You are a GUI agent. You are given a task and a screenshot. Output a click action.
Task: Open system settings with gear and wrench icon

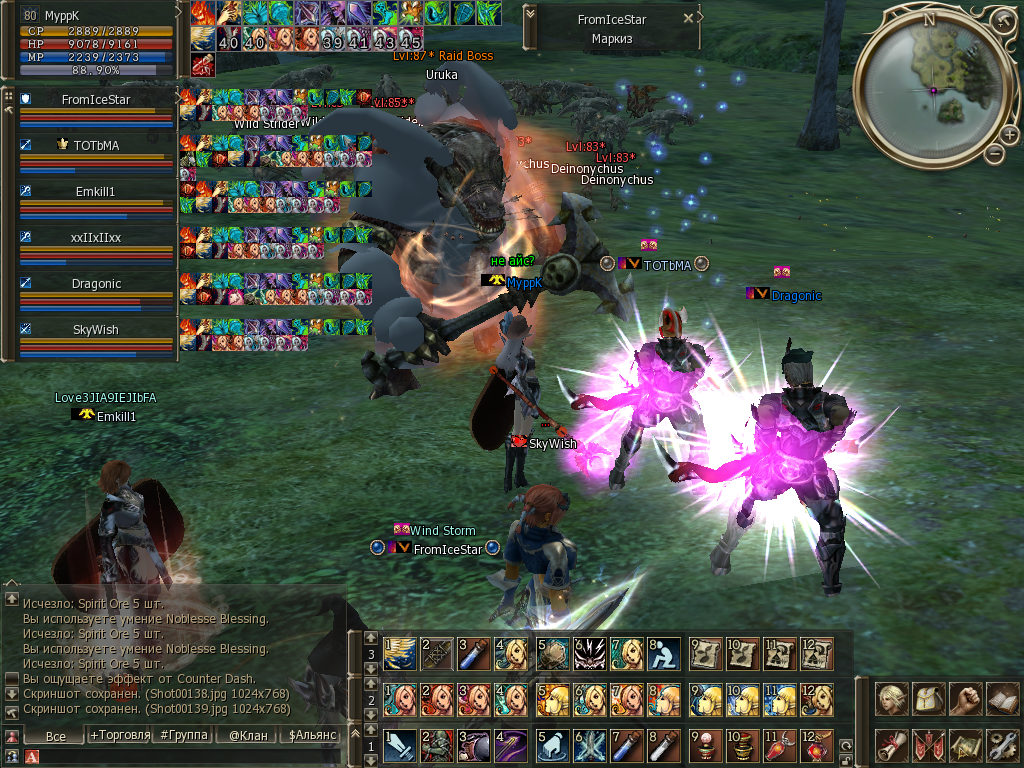coord(1003,745)
